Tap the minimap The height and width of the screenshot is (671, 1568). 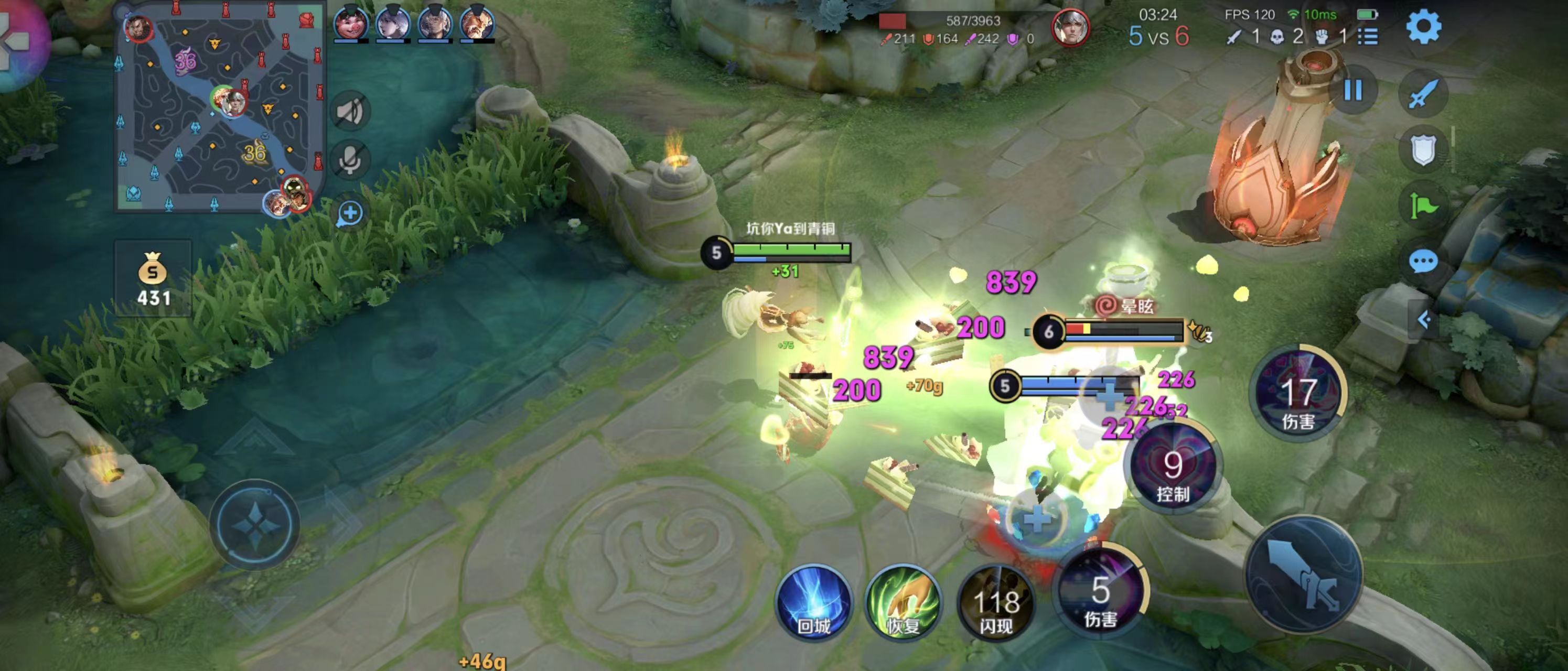coord(219,110)
